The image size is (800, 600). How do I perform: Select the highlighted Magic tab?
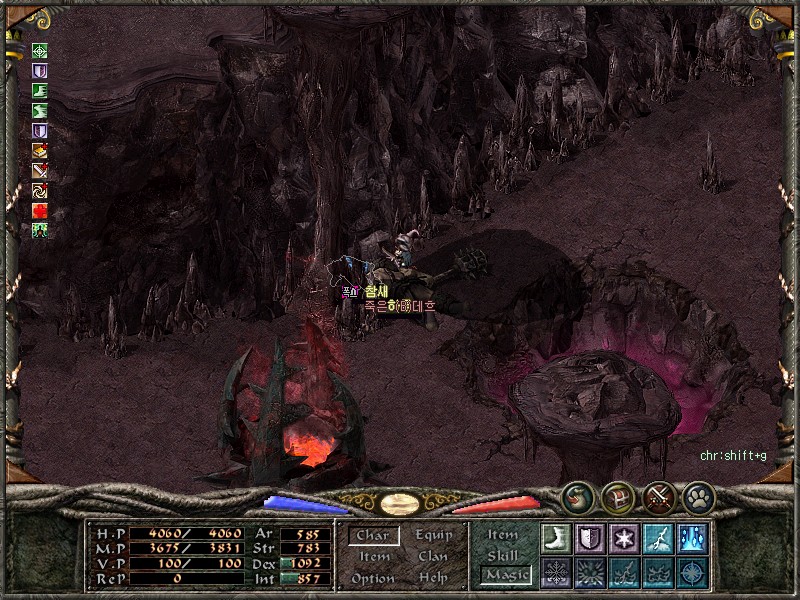pyautogui.click(x=506, y=575)
